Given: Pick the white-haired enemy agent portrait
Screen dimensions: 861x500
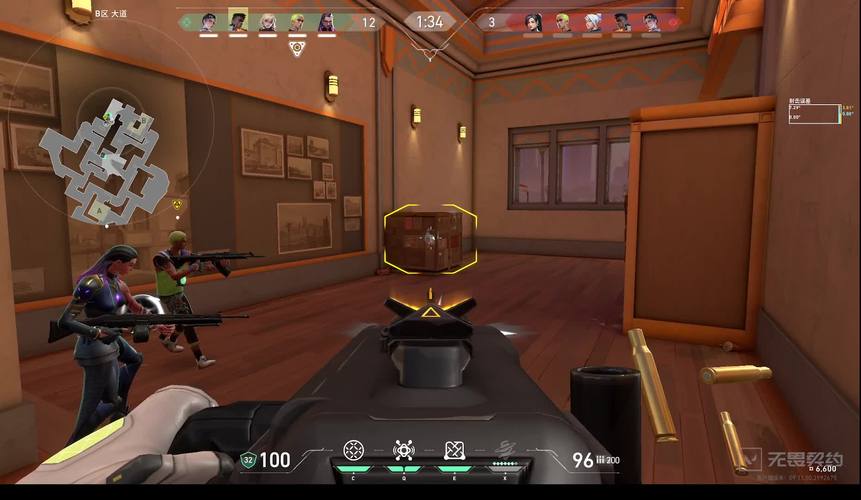Looking at the screenshot, I should tap(593, 22).
